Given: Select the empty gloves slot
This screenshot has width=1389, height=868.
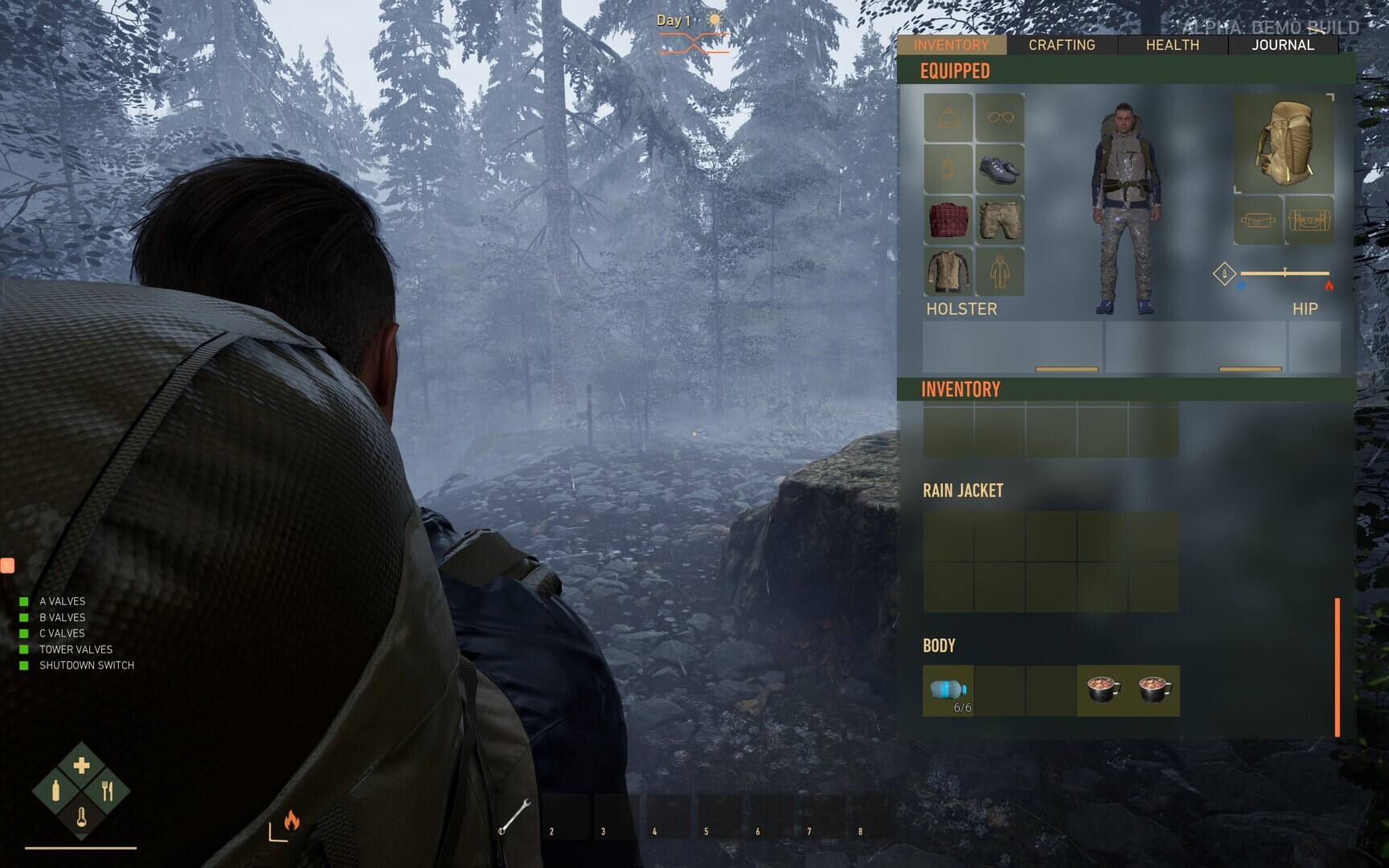Looking at the screenshot, I should [949, 169].
